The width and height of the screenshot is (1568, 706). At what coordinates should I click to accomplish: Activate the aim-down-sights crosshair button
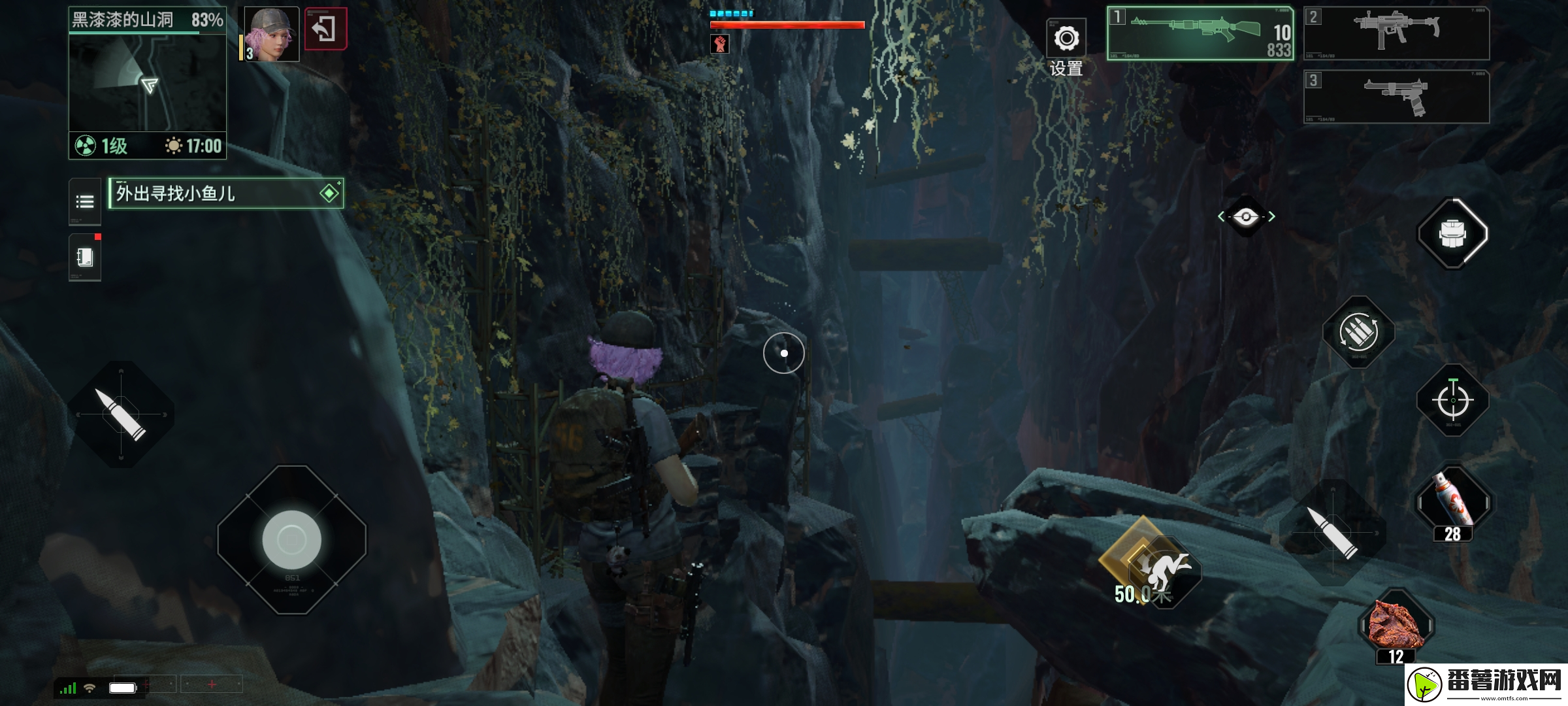1452,400
